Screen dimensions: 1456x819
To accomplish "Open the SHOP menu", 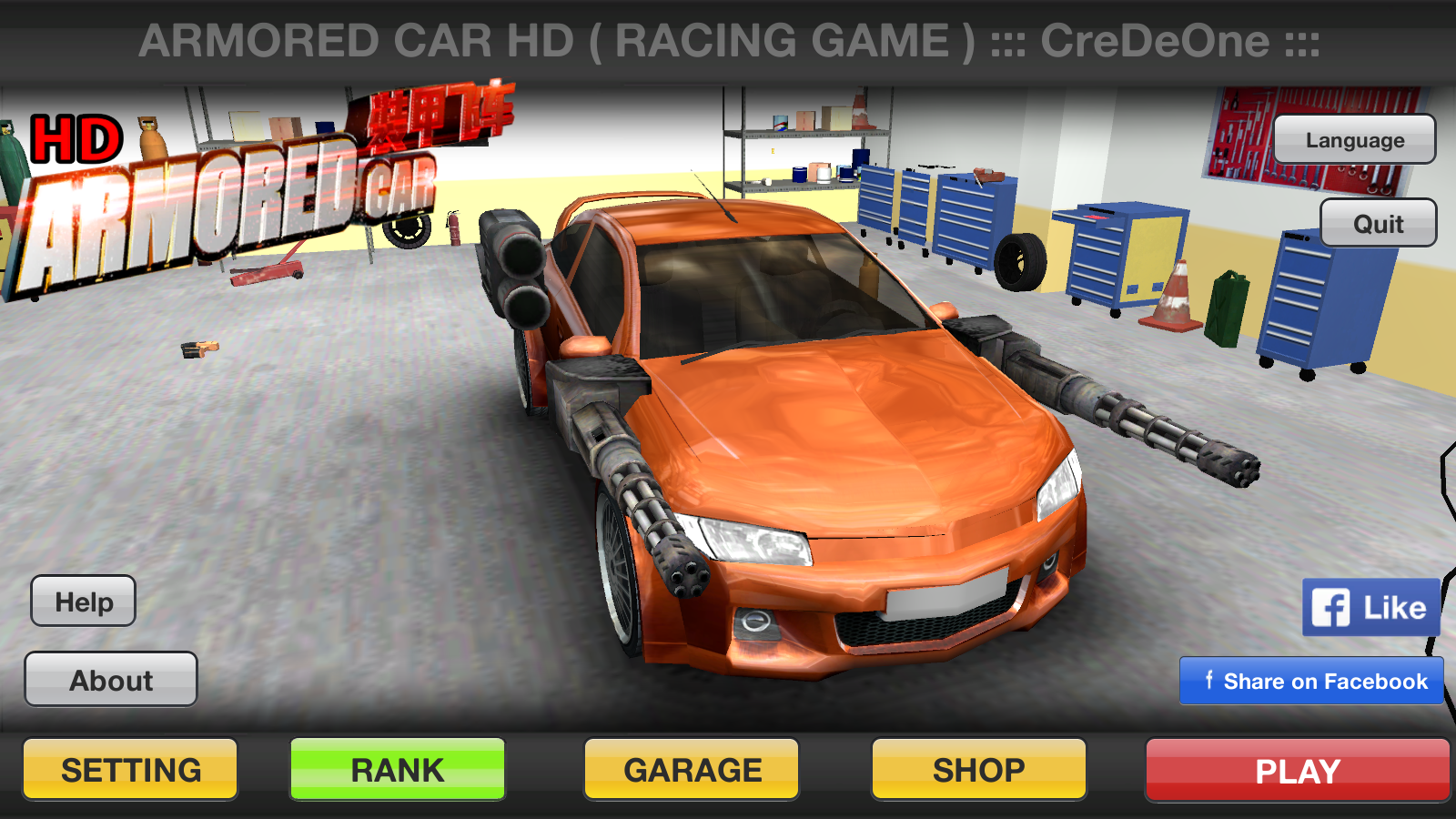I will coord(979,770).
